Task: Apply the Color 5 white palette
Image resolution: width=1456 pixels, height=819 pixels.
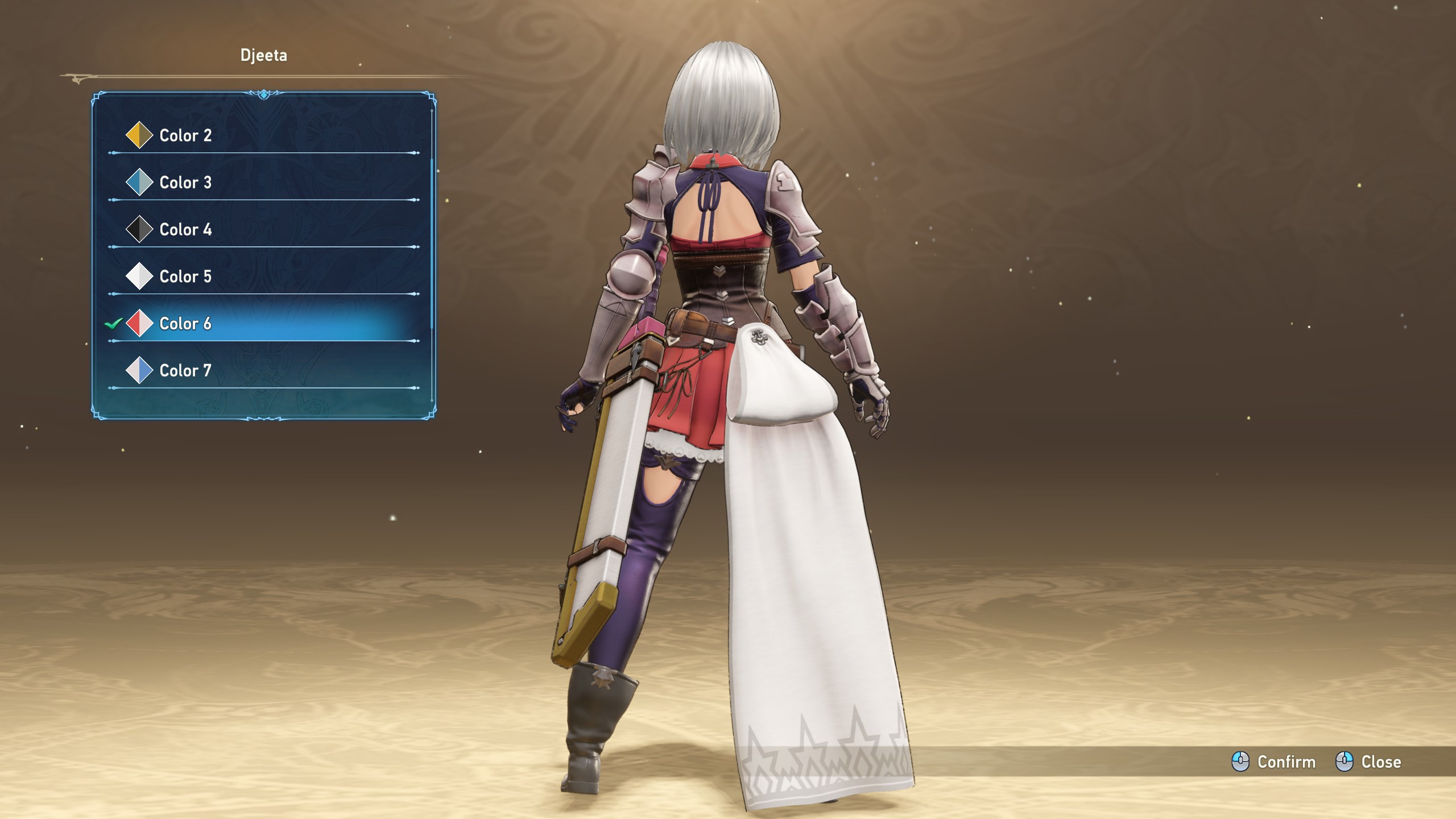Action: click(185, 277)
